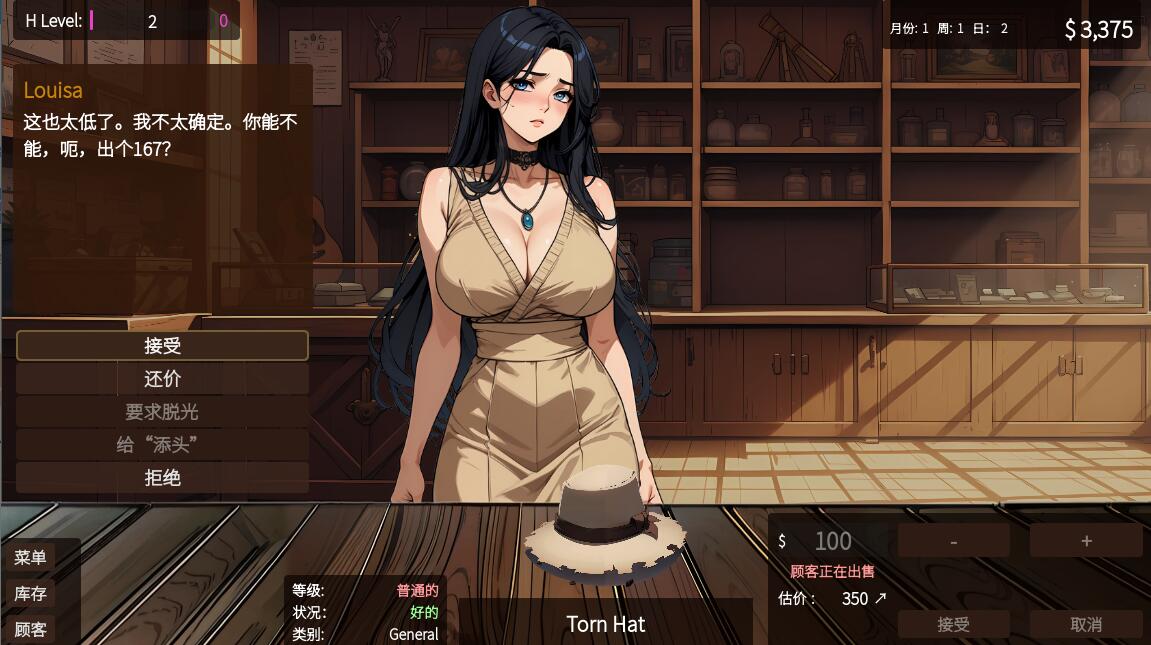Open the 库存 inventory
This screenshot has width=1151, height=645.
(x=30, y=594)
